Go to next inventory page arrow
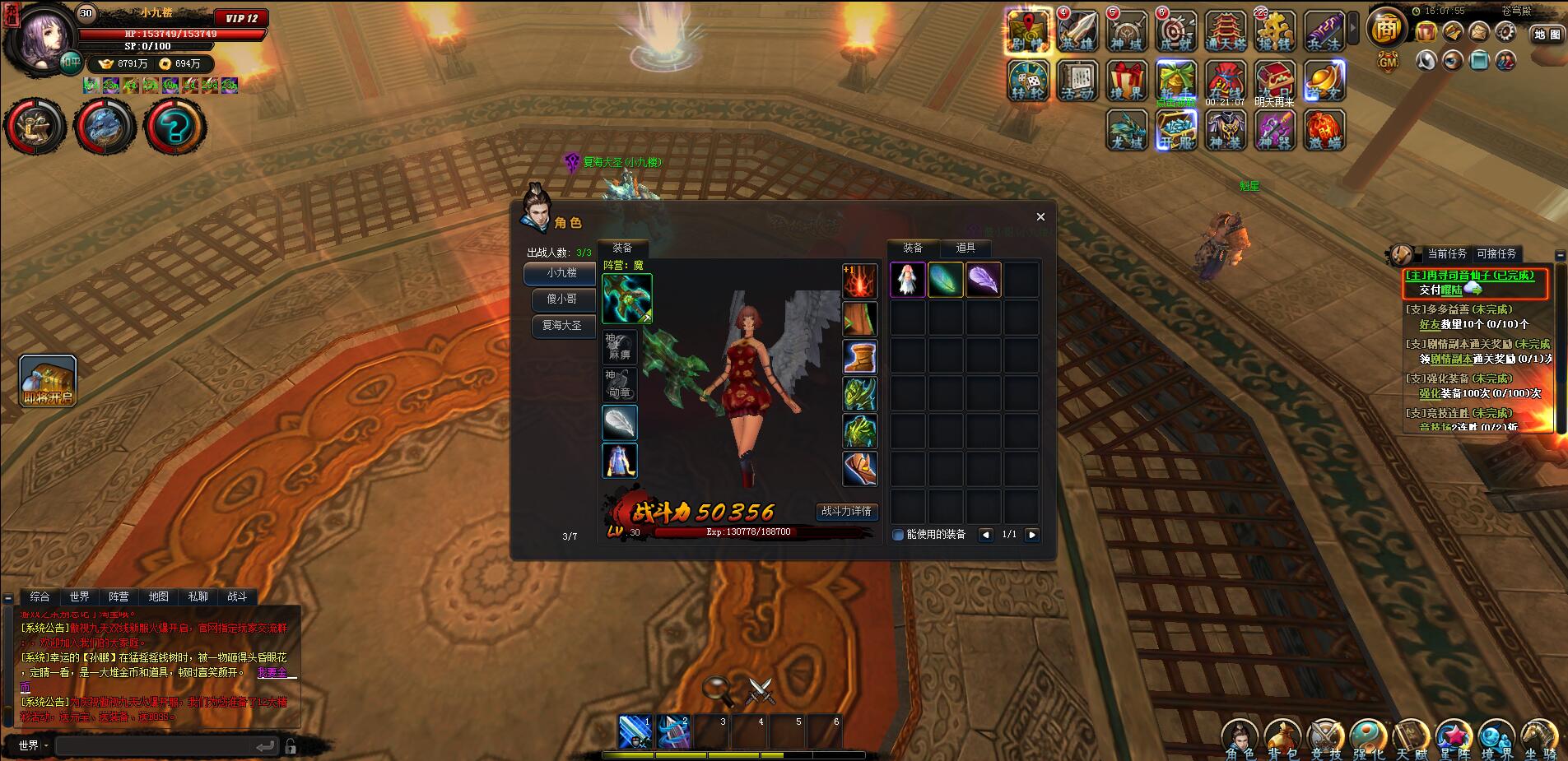Viewport: 1568px width, 761px height. point(1032,535)
